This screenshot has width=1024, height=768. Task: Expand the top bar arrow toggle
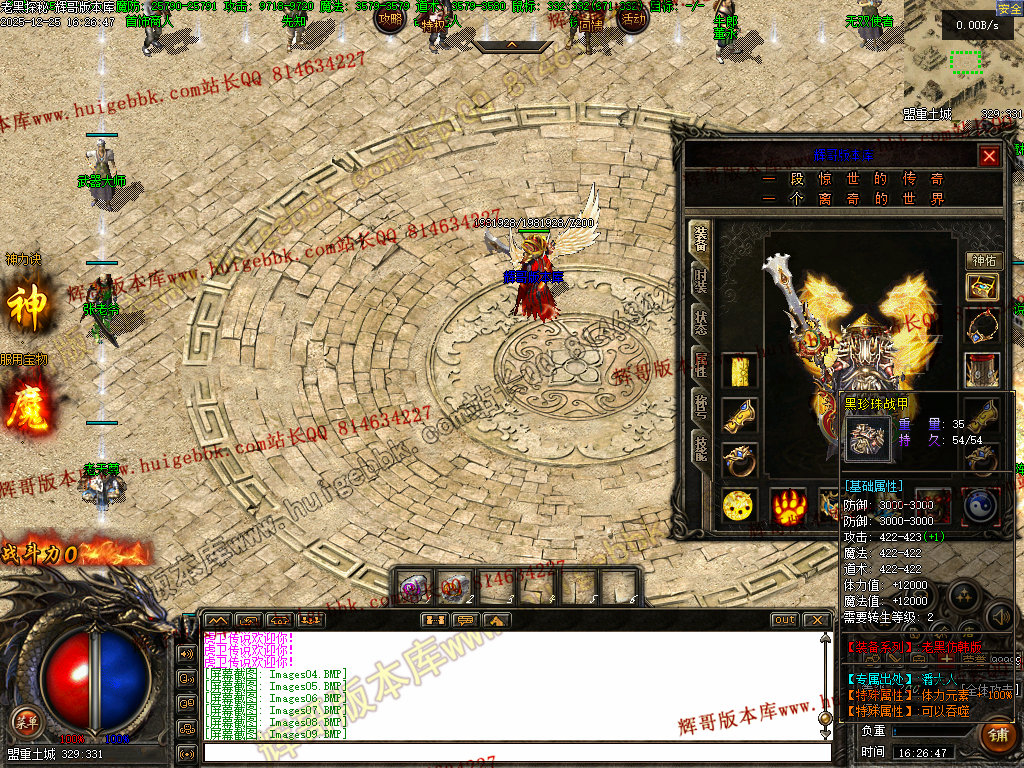511,46
